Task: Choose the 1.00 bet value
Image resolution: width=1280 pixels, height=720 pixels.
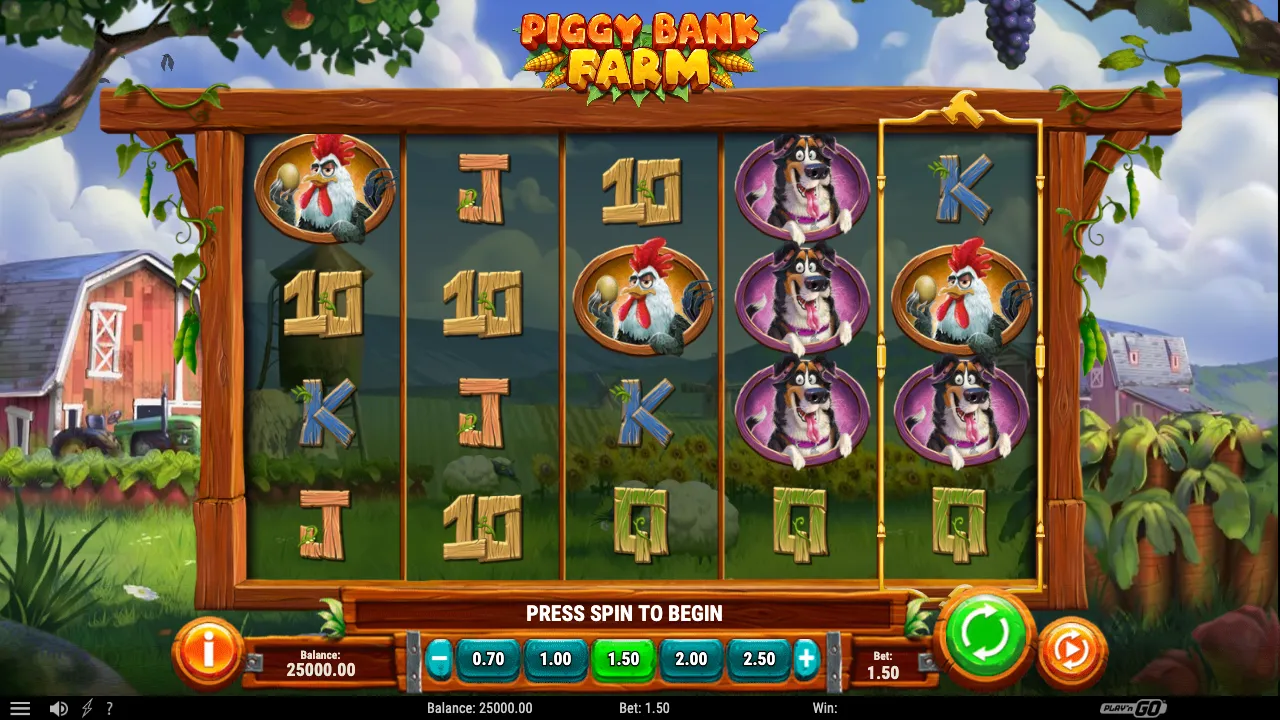Action: 555,659
